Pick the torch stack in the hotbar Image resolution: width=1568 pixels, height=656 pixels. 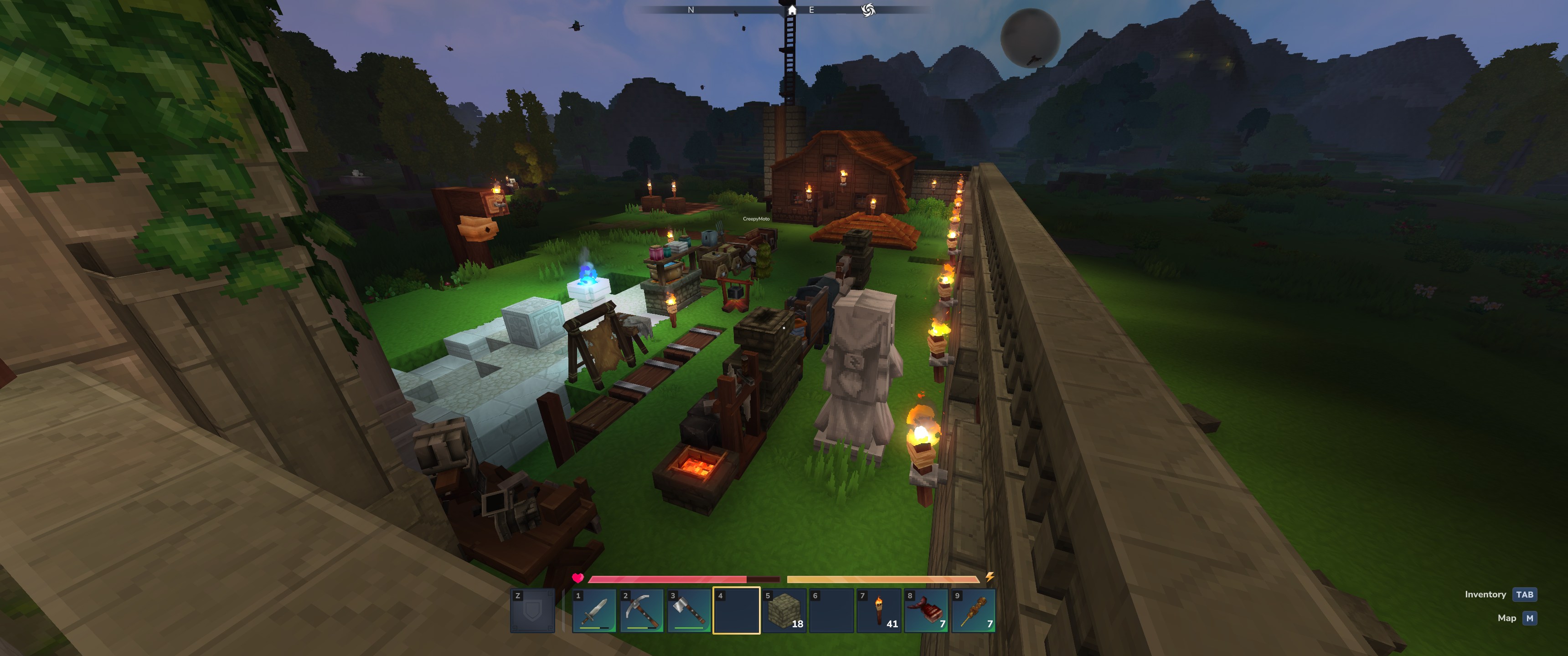pyautogui.click(x=879, y=610)
